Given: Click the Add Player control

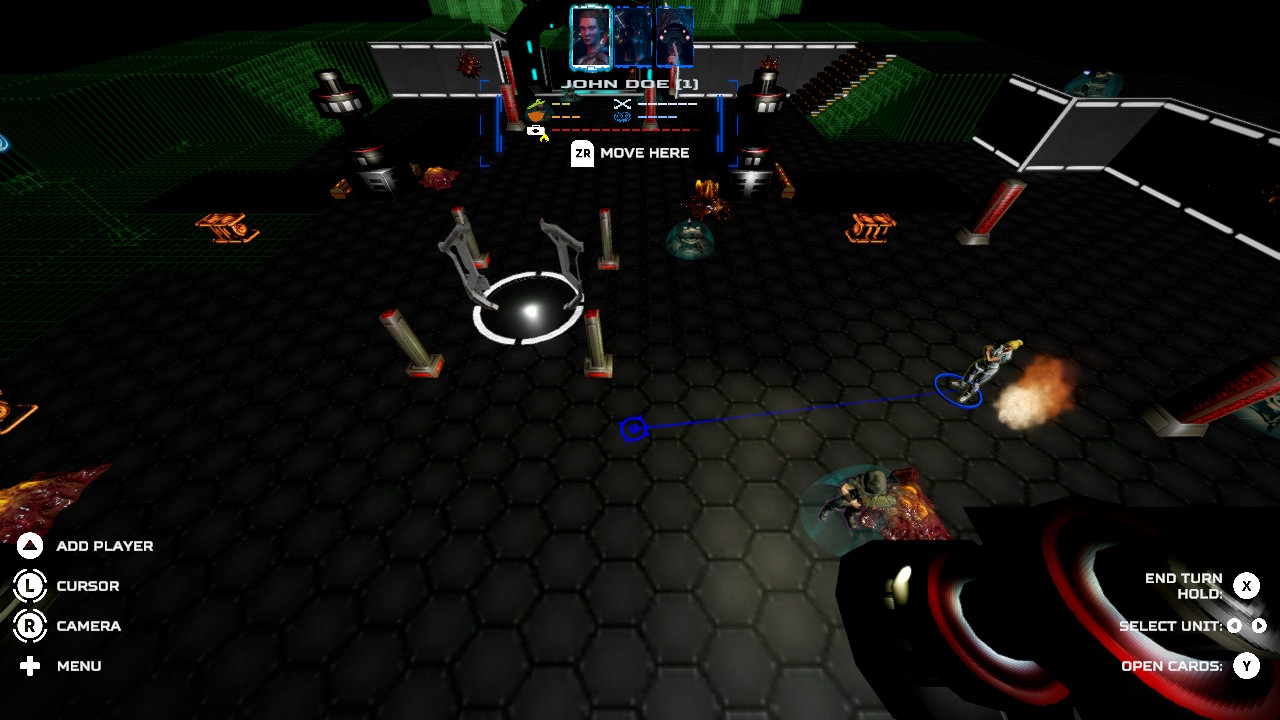Looking at the screenshot, I should click(x=28, y=545).
